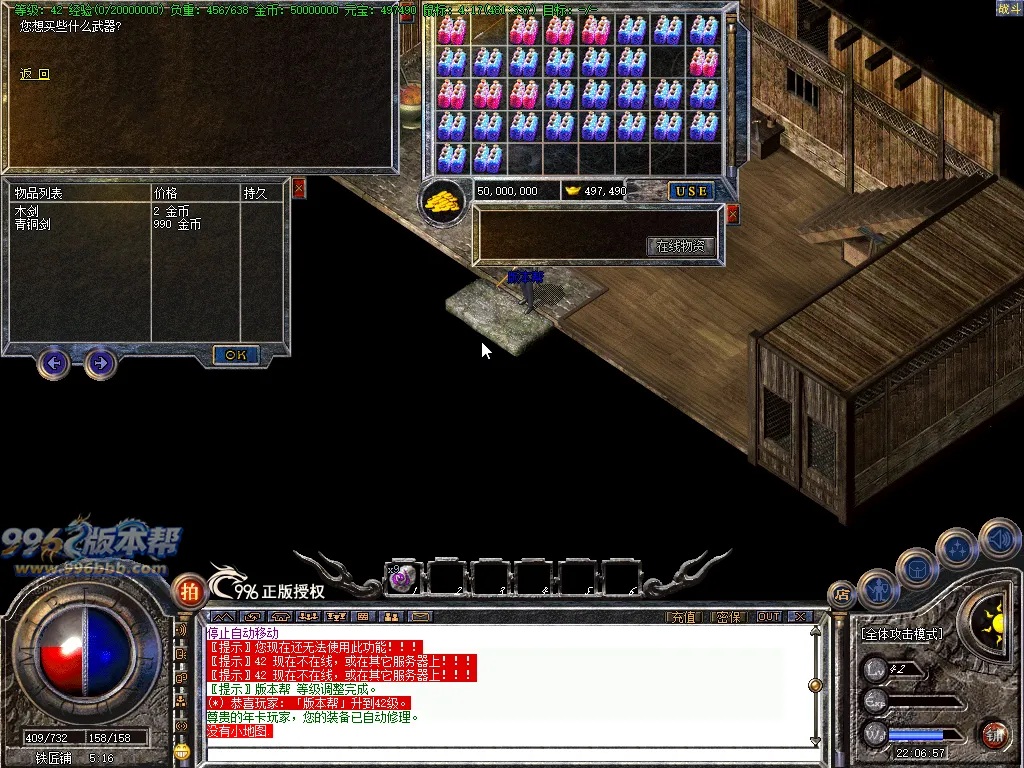Select 青铜剑 in the shop item list
This screenshot has width=1024, height=768.
33,225
